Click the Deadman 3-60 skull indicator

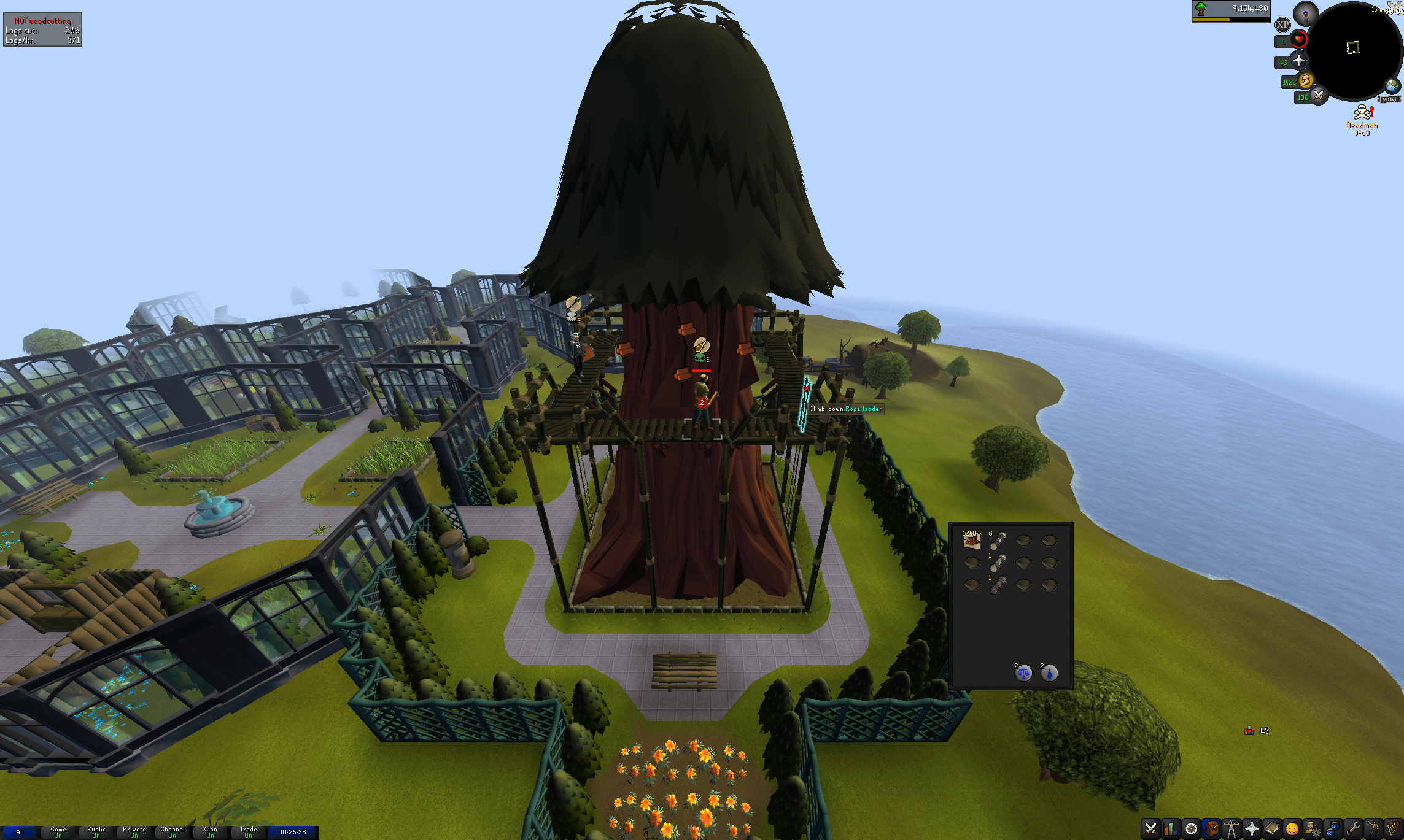pos(1363,112)
